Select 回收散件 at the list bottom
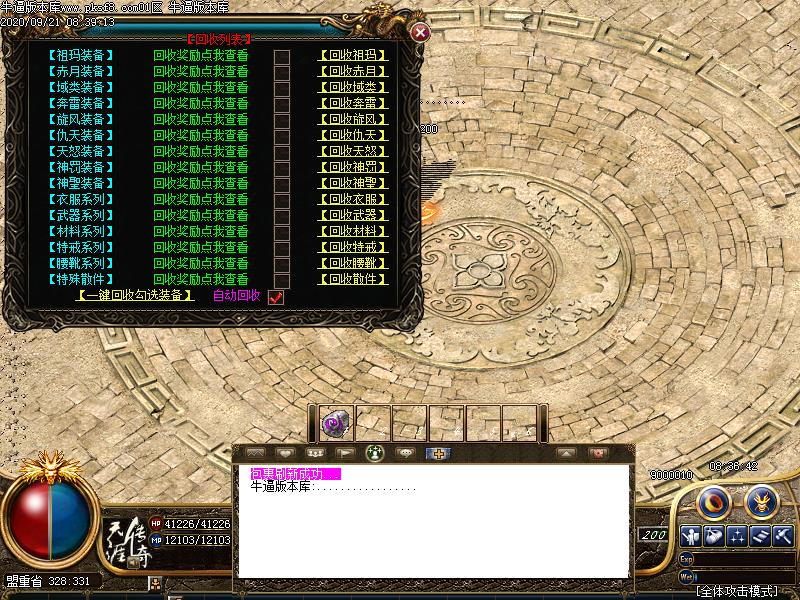This screenshot has height=600, width=800. [353, 280]
